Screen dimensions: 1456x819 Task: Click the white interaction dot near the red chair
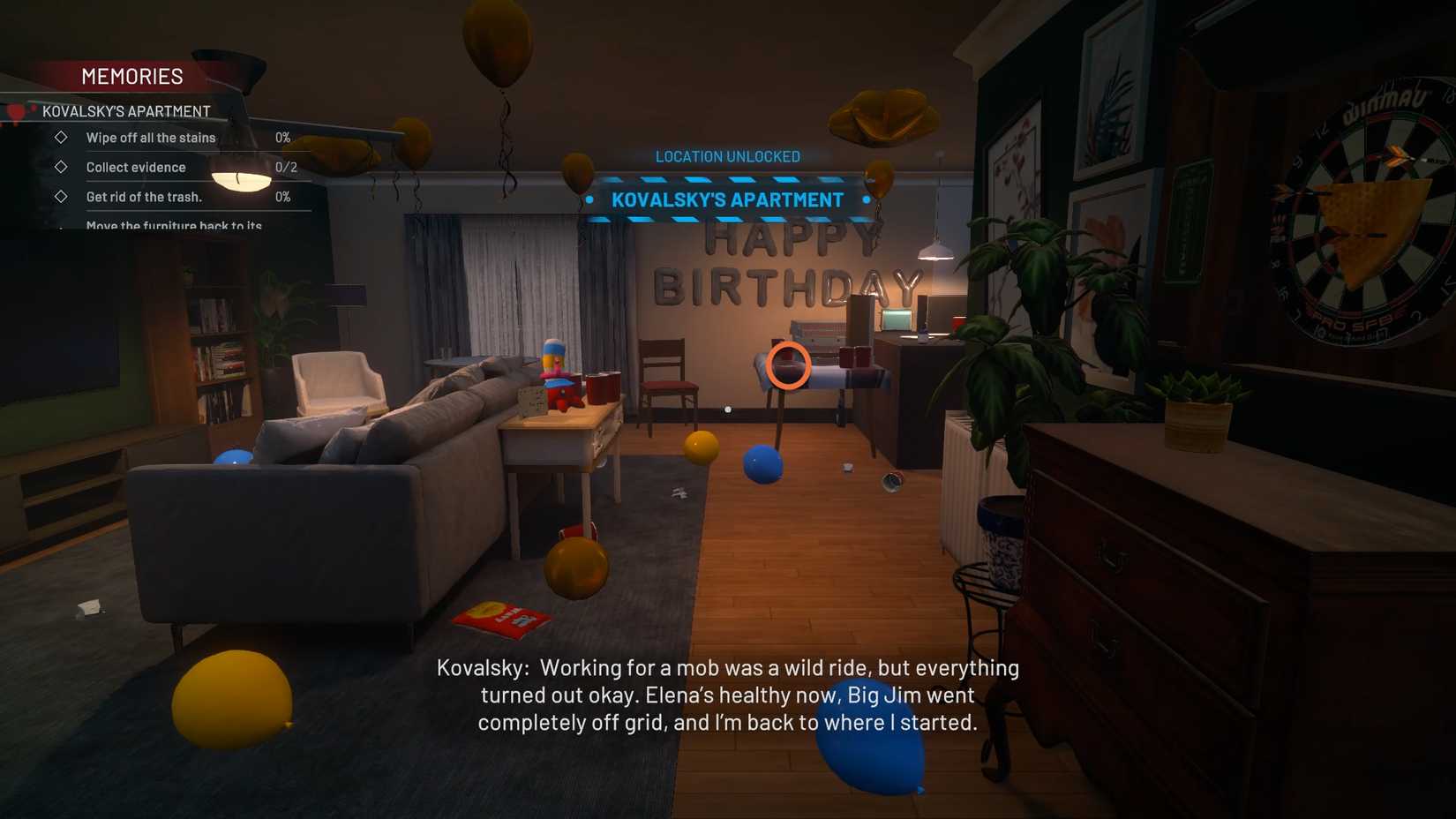(x=727, y=409)
